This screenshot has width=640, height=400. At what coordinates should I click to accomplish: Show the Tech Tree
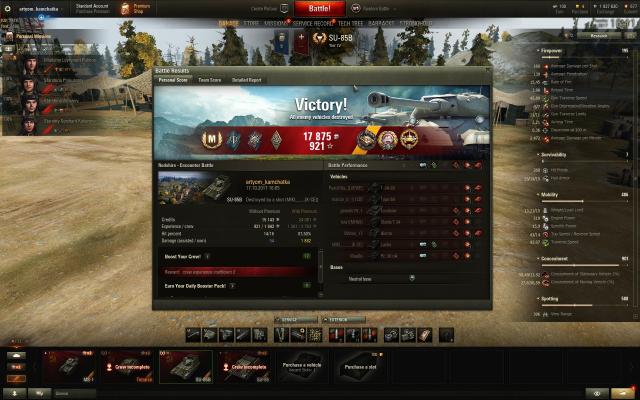(x=351, y=22)
